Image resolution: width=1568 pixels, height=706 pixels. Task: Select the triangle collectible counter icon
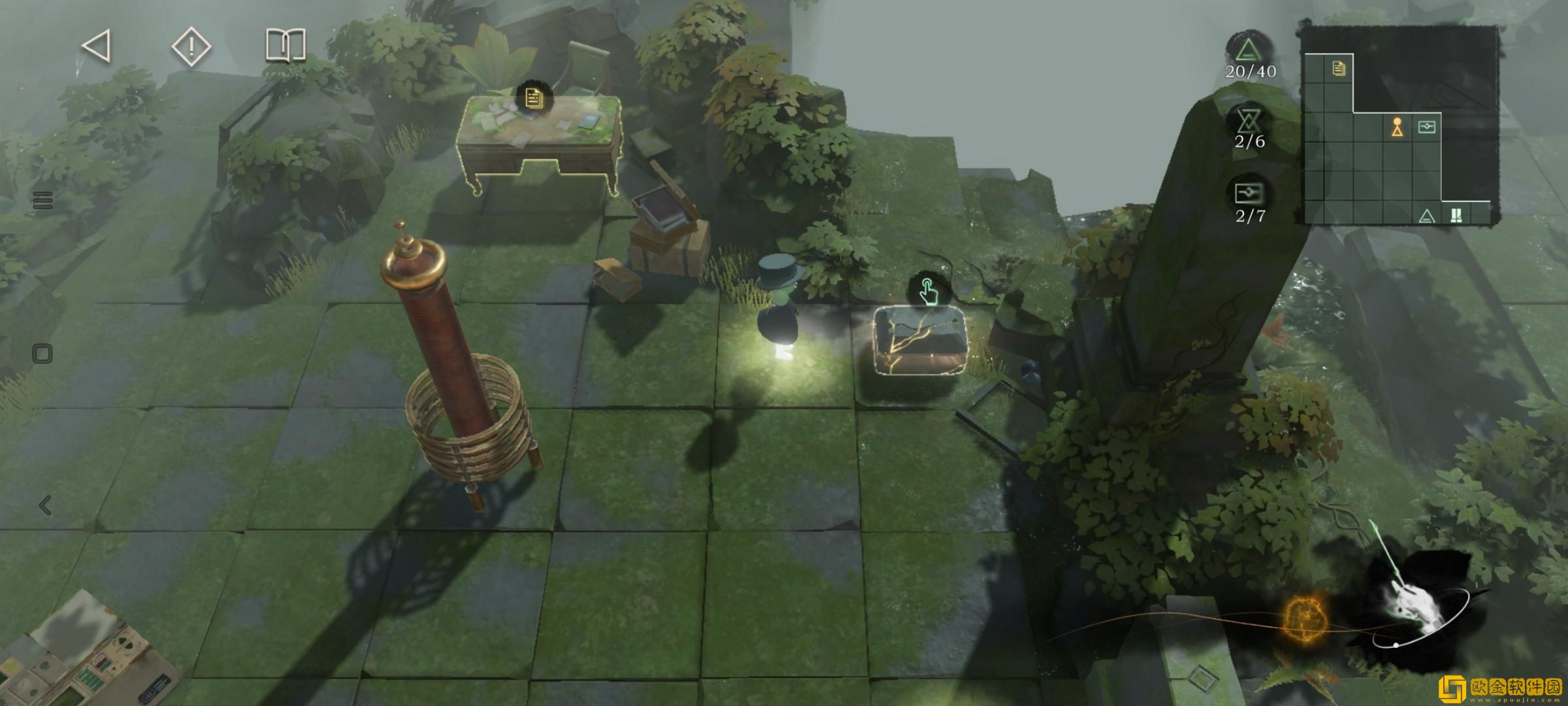(1249, 50)
